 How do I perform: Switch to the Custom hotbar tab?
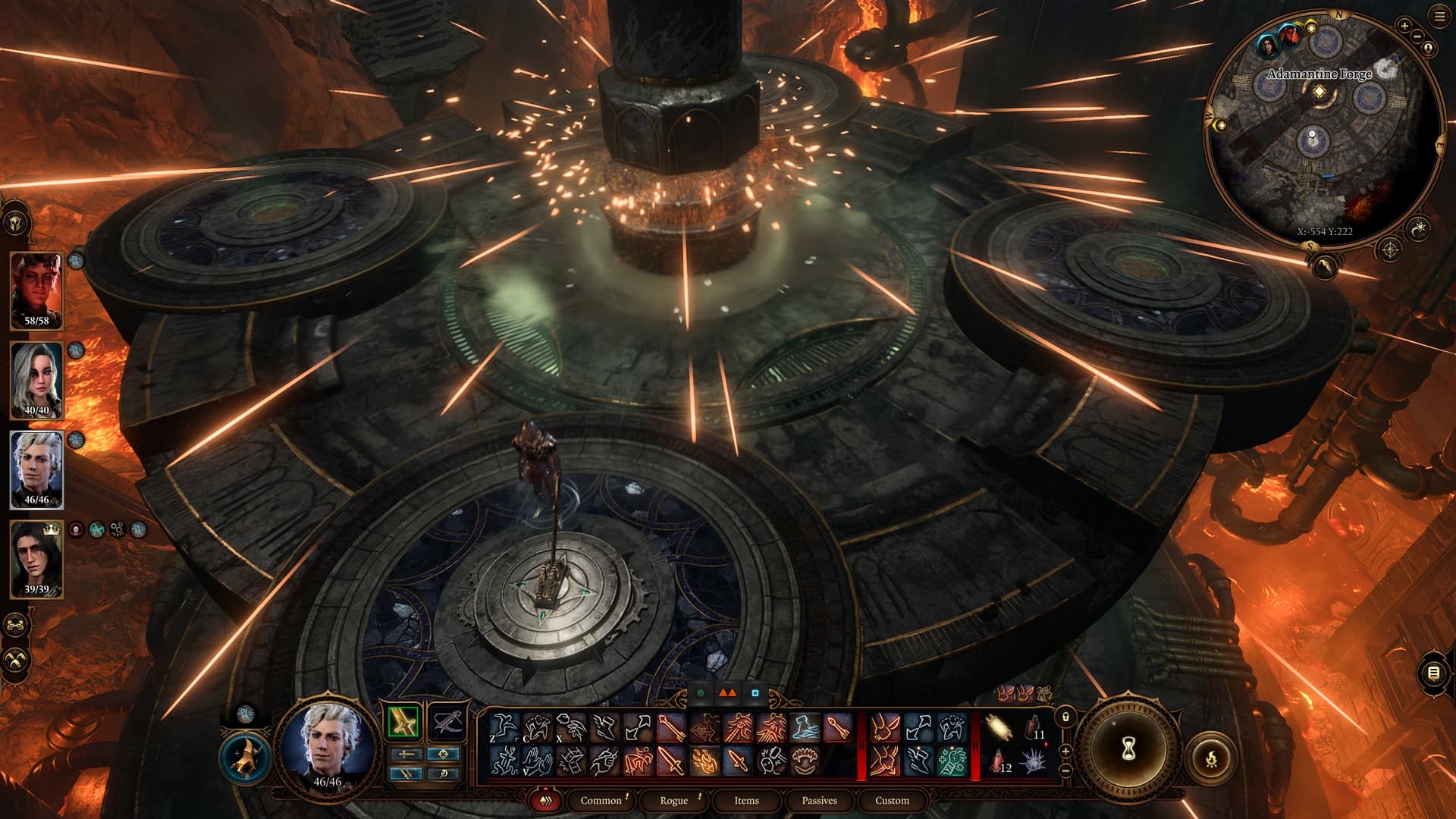892,800
